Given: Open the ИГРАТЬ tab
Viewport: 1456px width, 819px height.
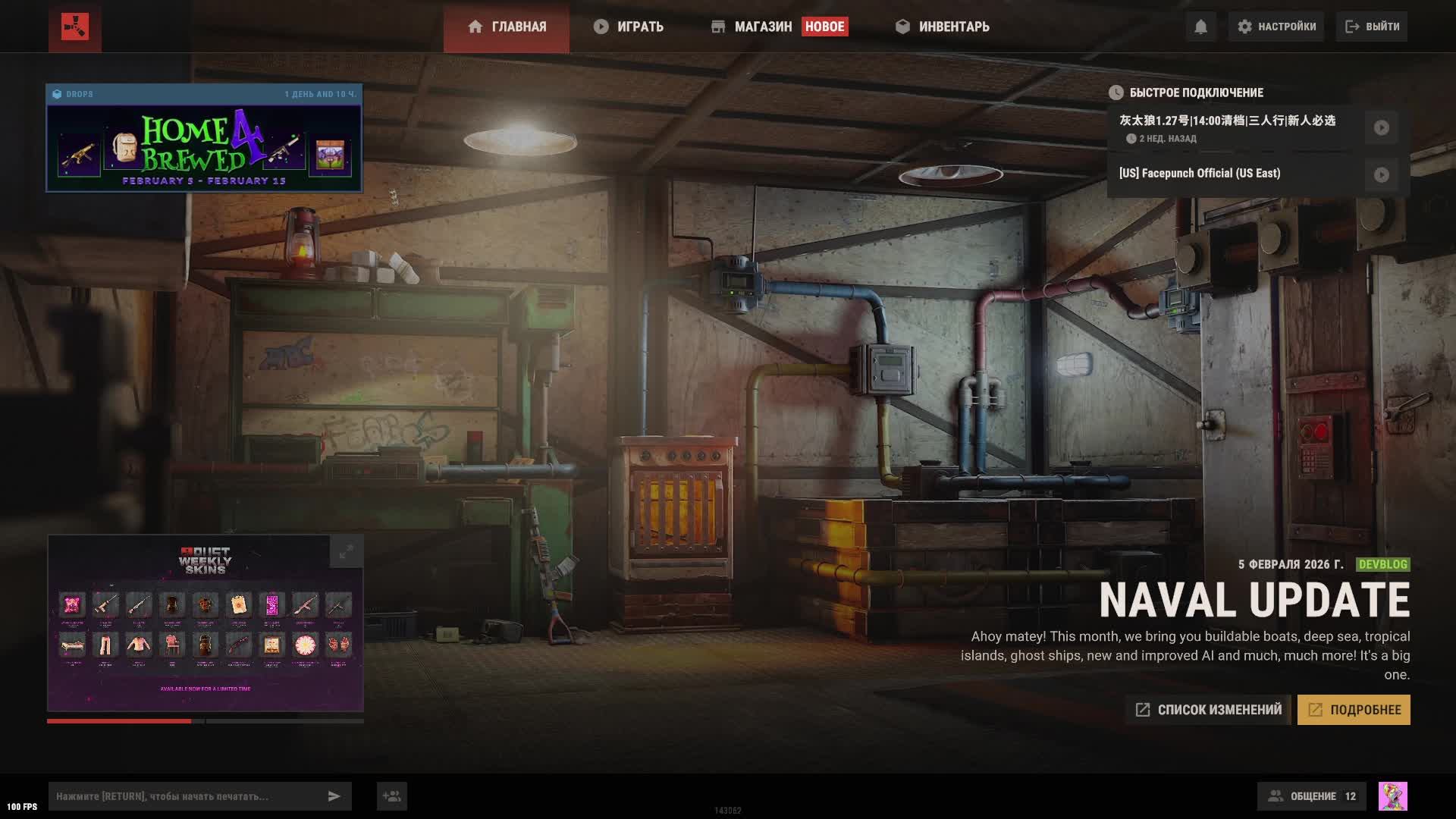Looking at the screenshot, I should (629, 27).
